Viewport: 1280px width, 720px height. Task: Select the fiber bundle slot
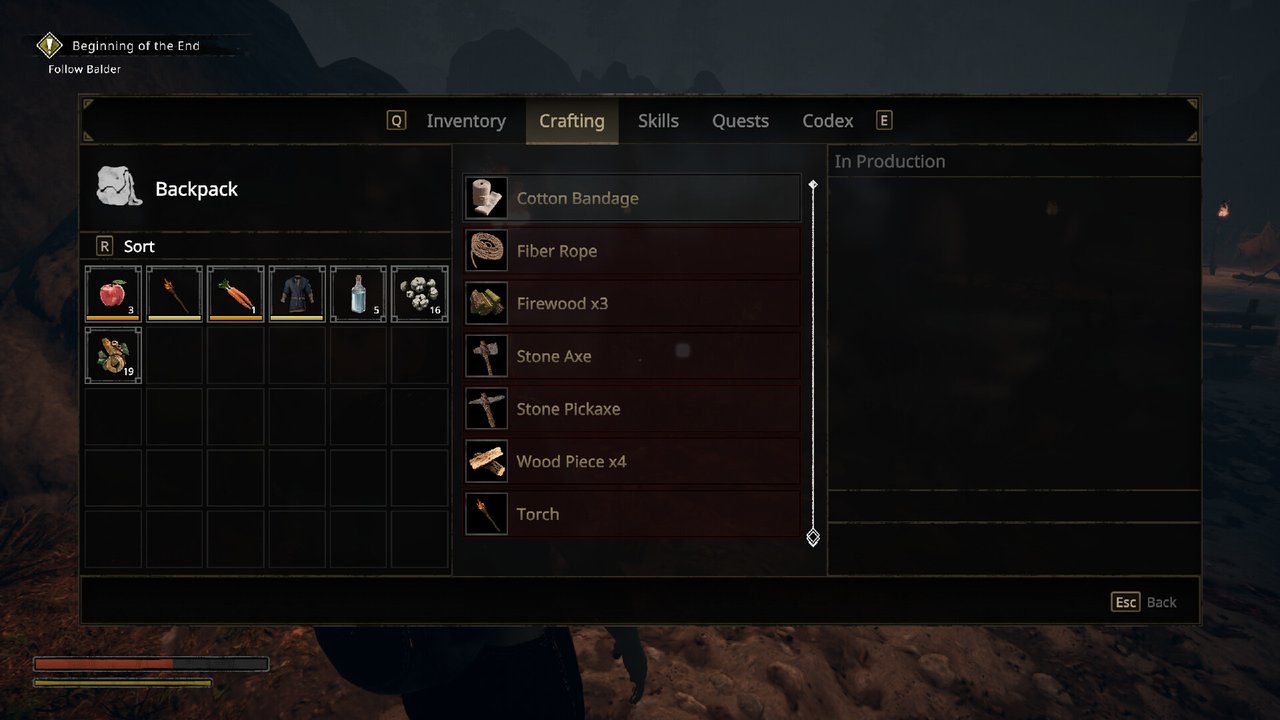[x=113, y=355]
